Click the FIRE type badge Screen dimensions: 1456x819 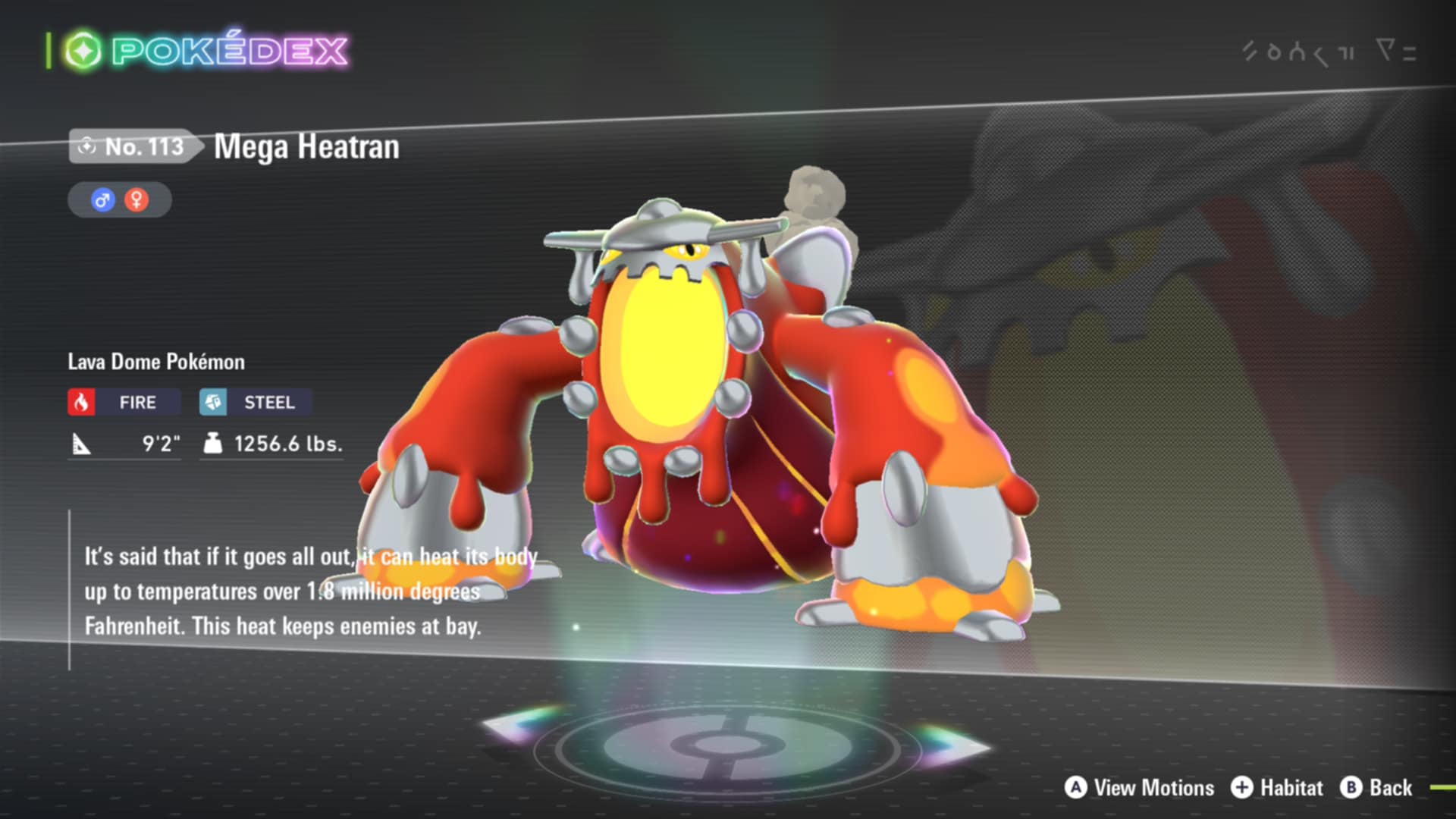(124, 402)
